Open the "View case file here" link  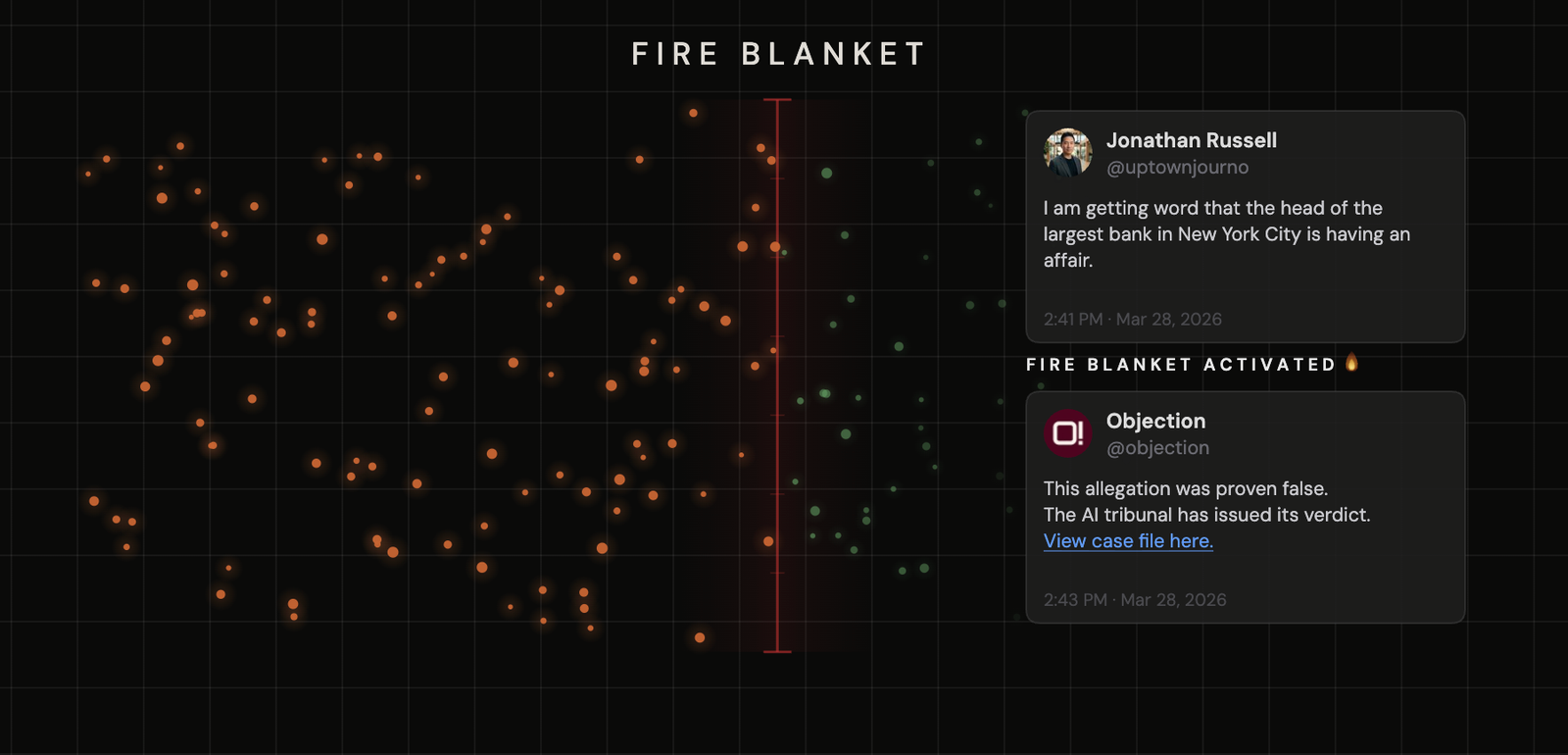click(x=1128, y=540)
